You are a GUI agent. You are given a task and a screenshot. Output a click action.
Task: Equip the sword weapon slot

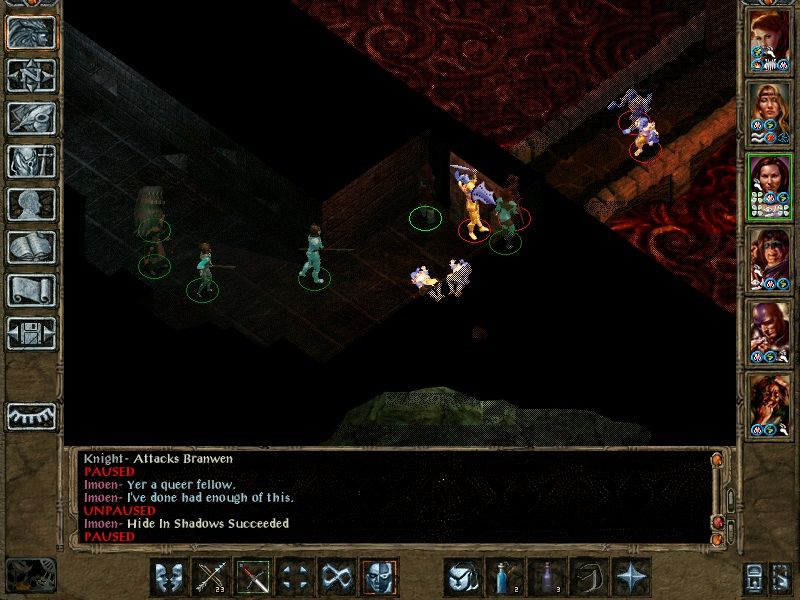click(253, 577)
